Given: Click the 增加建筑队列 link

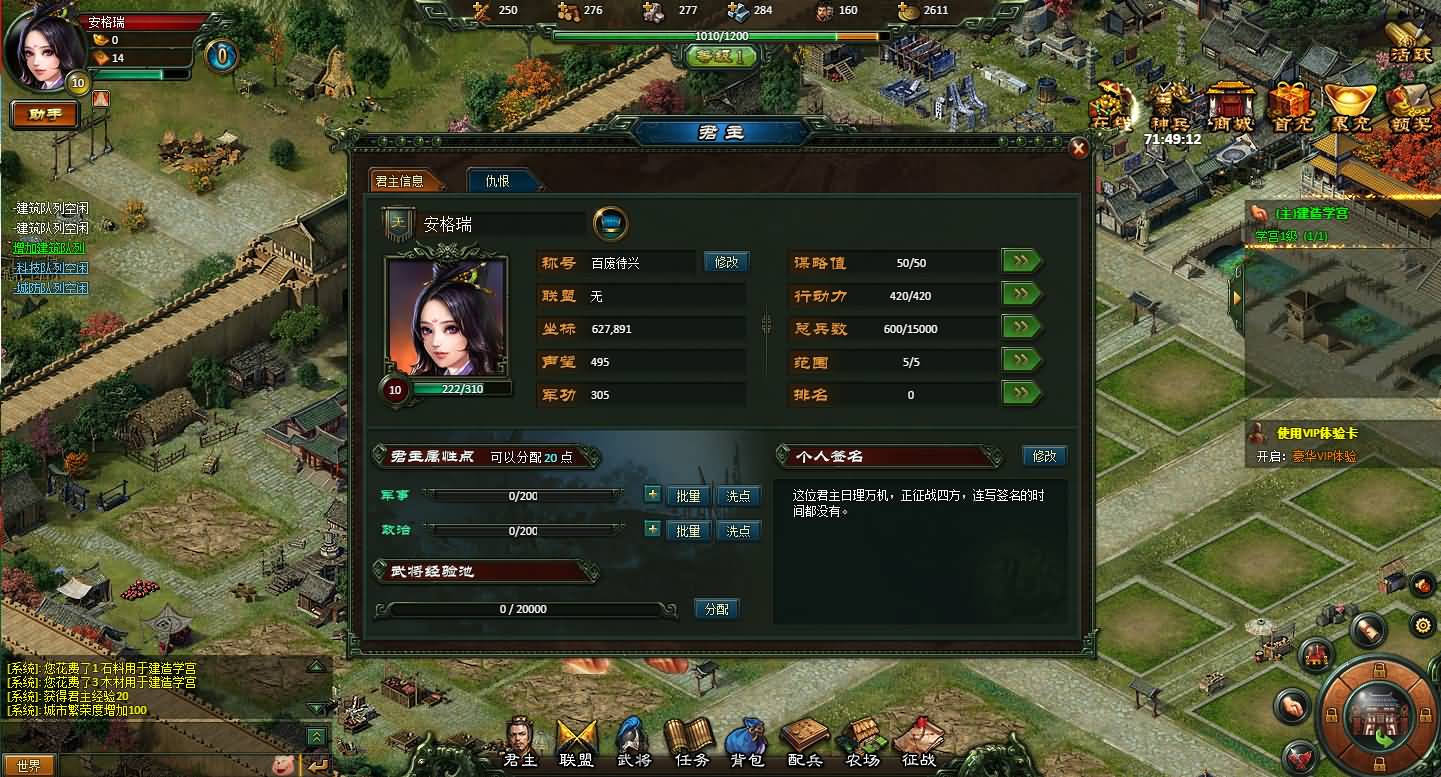Looking at the screenshot, I should (49, 248).
